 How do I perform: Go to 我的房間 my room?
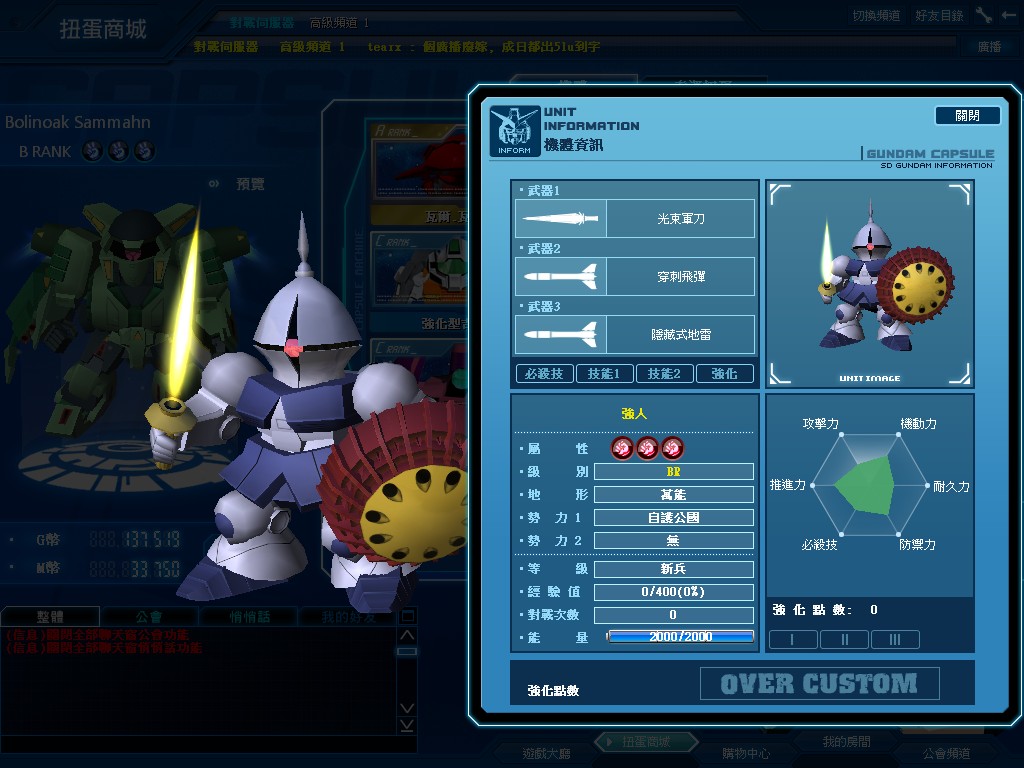pos(846,742)
